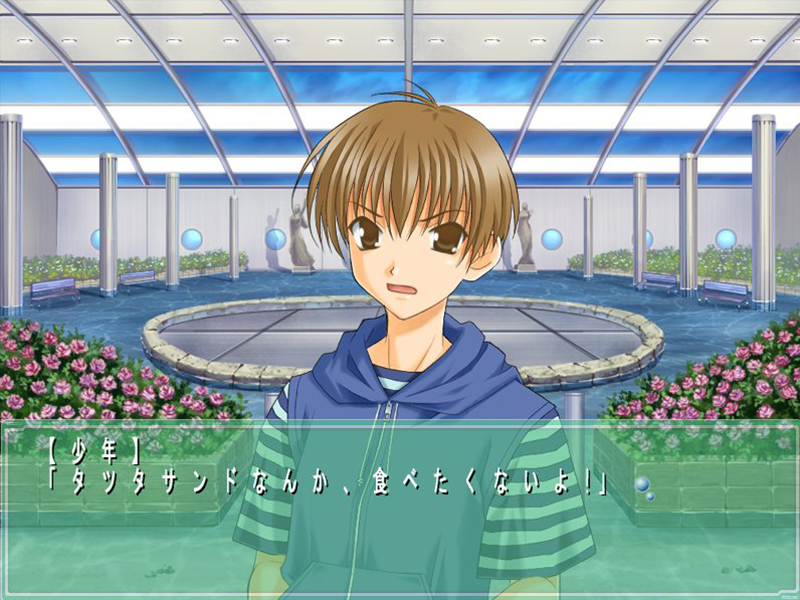Click the bubble continue indicator after the dialogue
Viewport: 800px width, 600px height.
pyautogui.click(x=643, y=487)
